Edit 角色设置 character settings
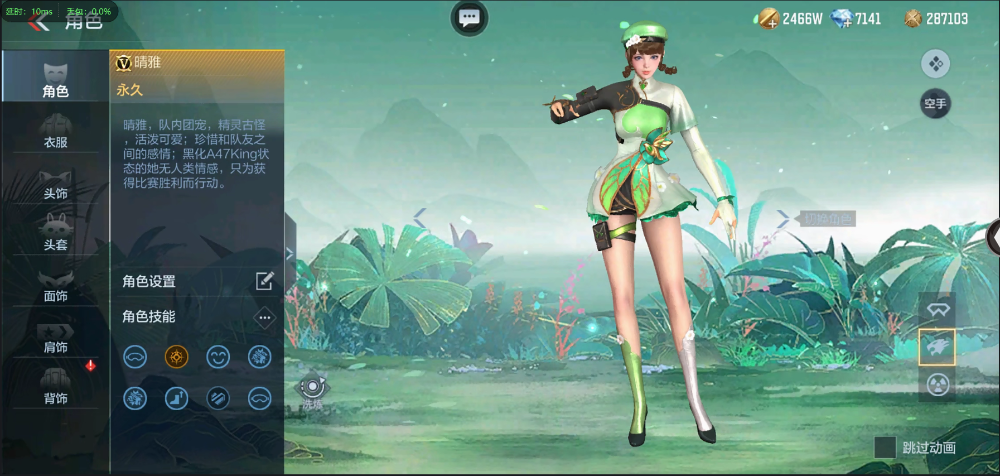Viewport: 1000px width, 476px height. (264, 281)
